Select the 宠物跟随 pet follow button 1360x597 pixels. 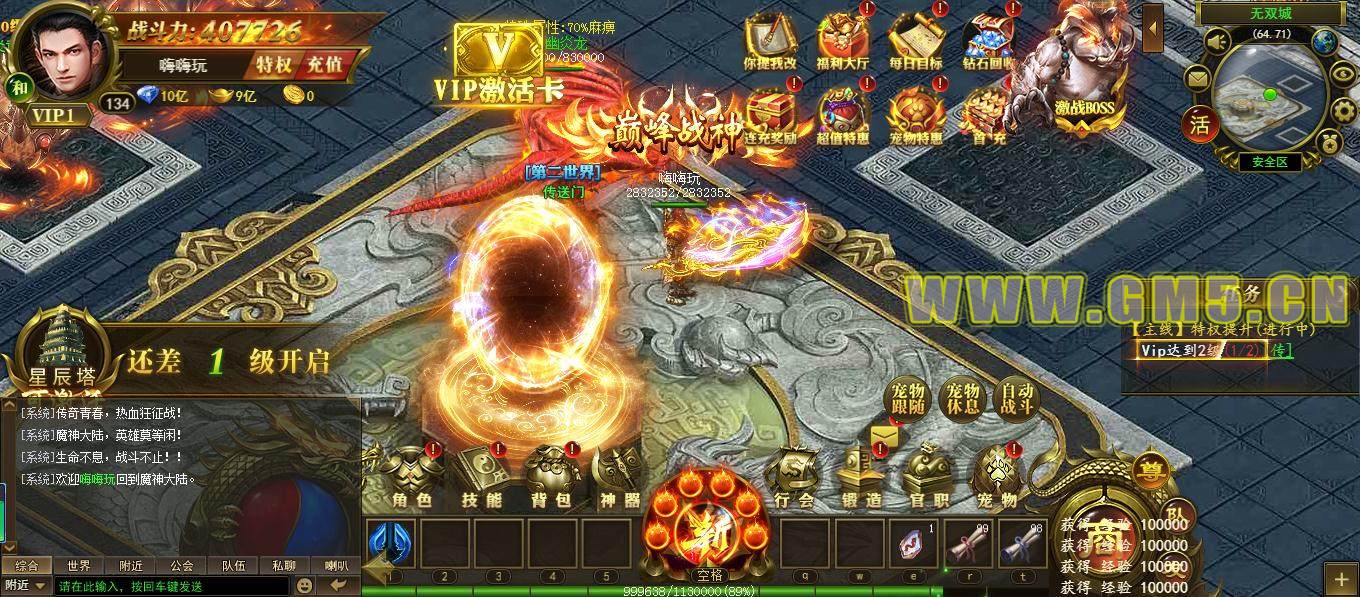click(909, 400)
